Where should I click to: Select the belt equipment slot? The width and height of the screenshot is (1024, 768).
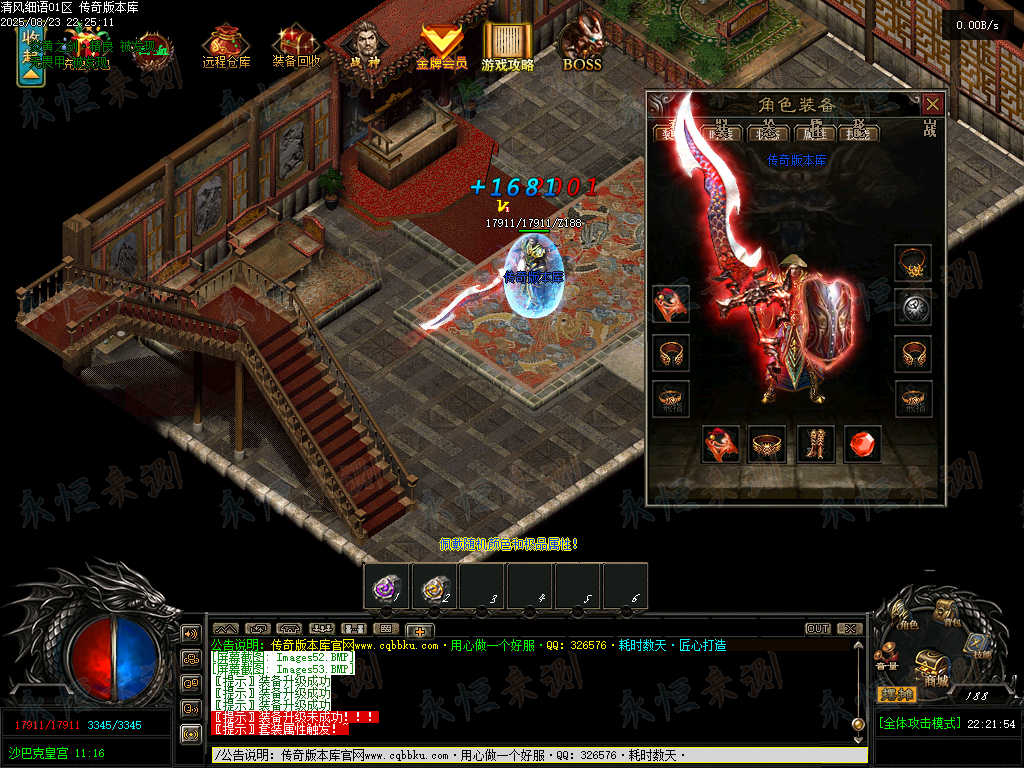tap(767, 444)
